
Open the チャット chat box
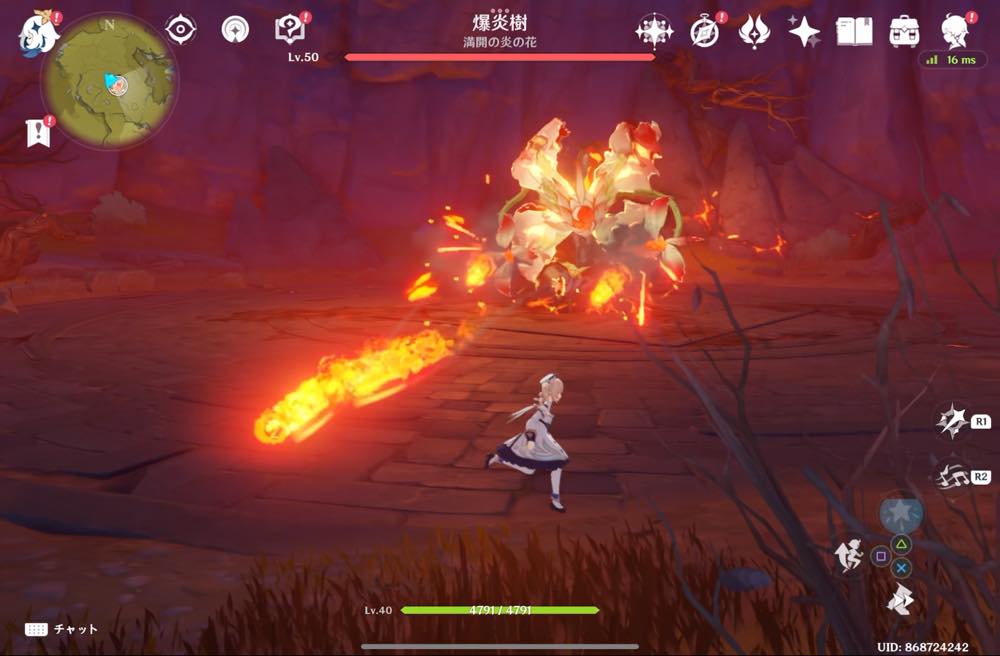(62, 629)
